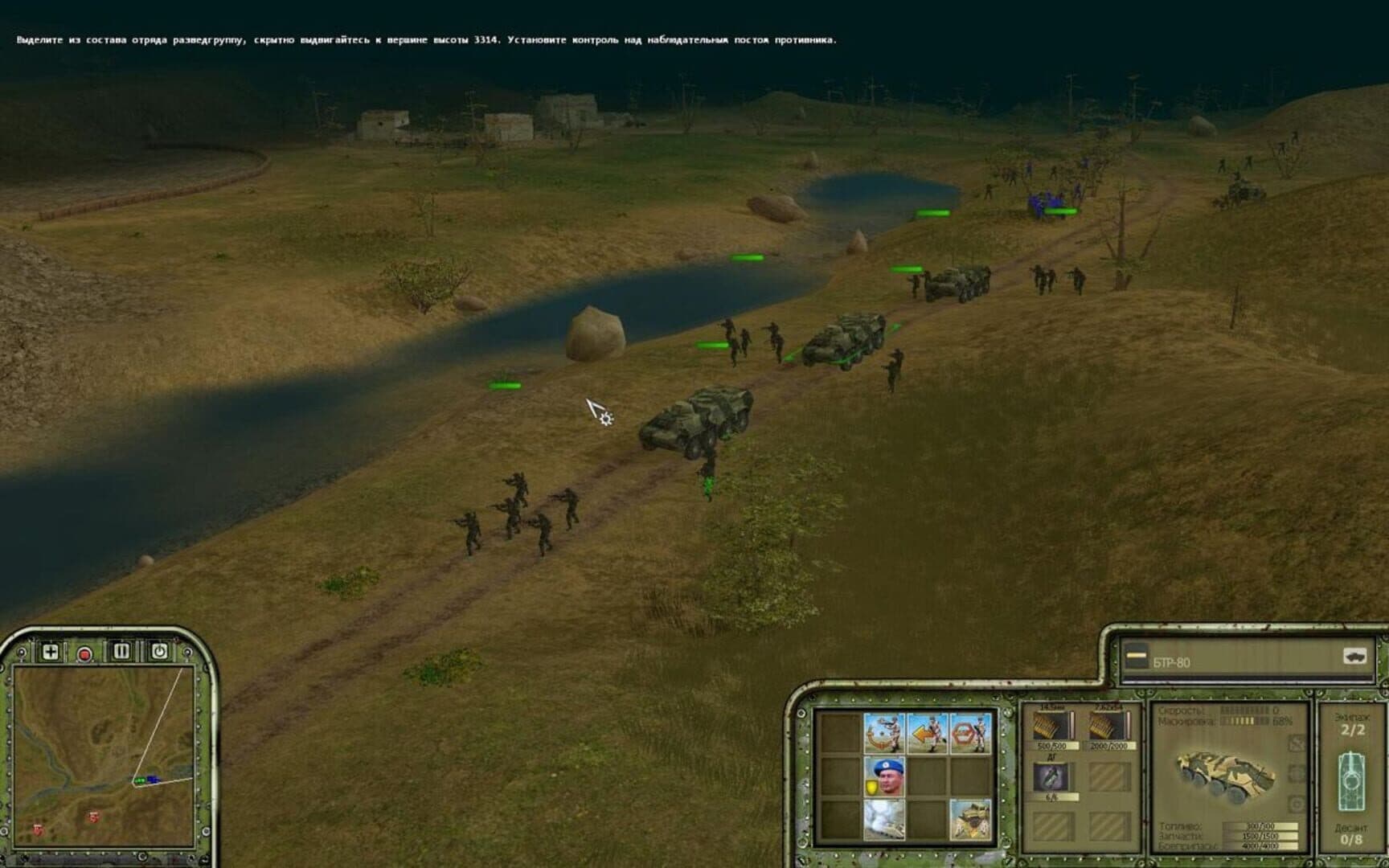Select the blue beret commander portrait
This screenshot has height=868, width=1389.
pos(884,776)
